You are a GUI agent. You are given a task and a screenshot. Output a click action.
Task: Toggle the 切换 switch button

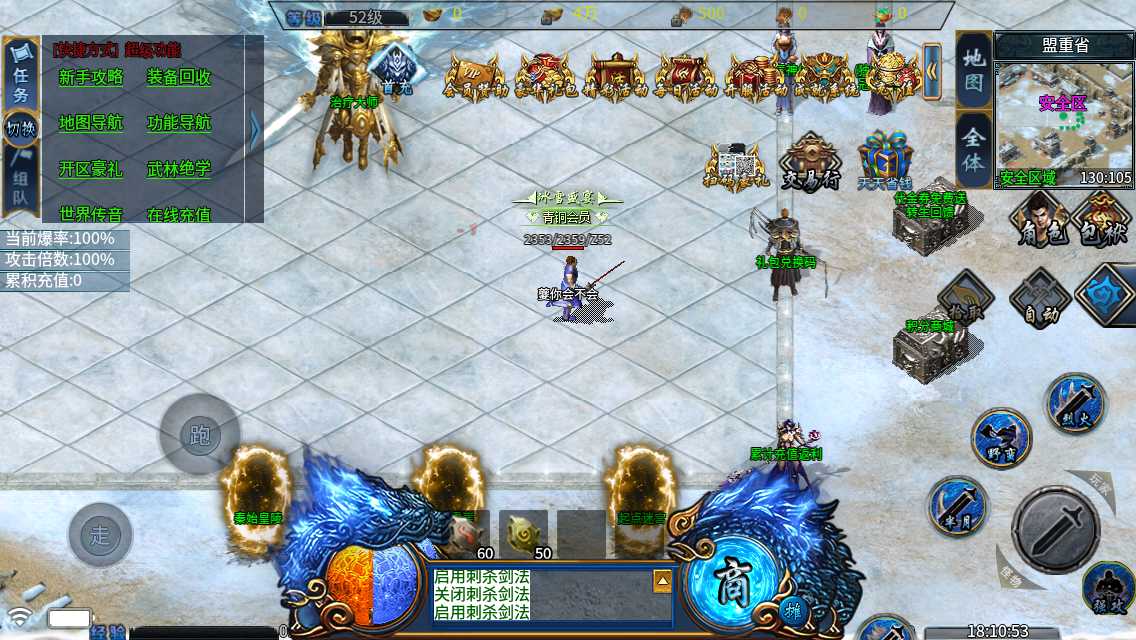click(20, 128)
